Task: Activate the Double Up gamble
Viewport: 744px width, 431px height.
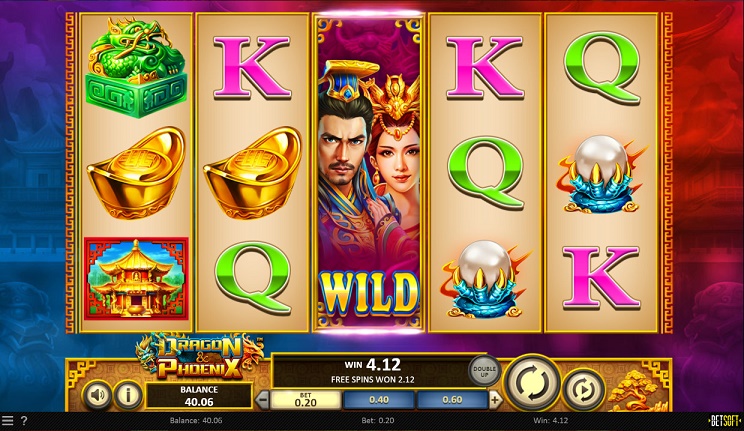Action: [x=484, y=369]
